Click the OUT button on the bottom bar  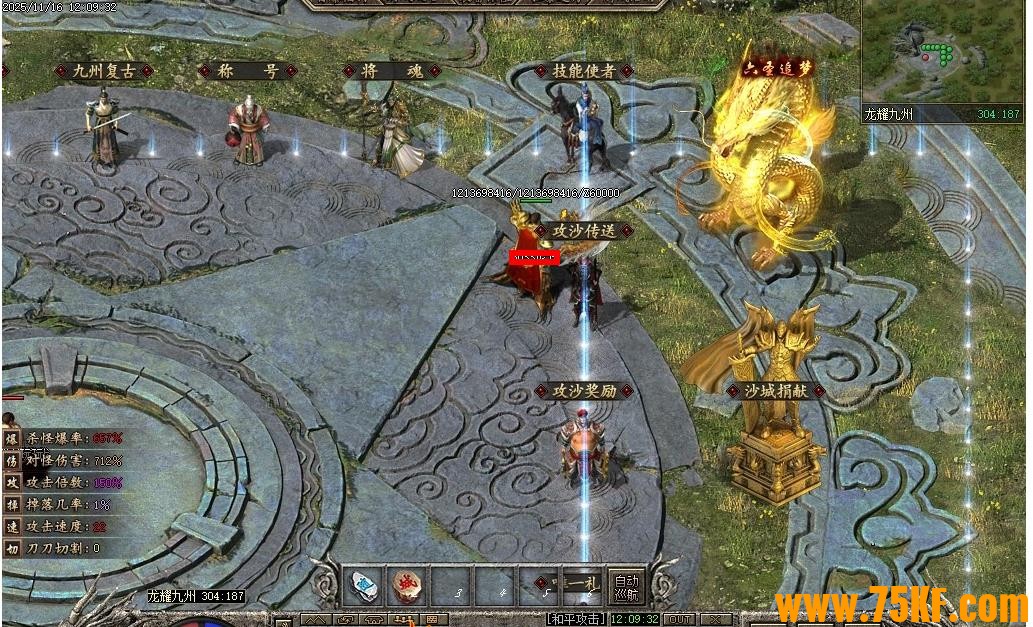[680, 620]
